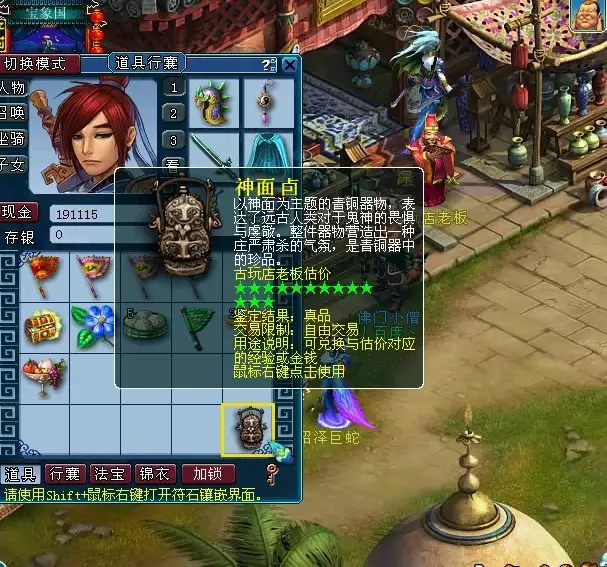The width and height of the screenshot is (607, 567).
Task: Open the inventory help question mark
Action: coord(266,65)
